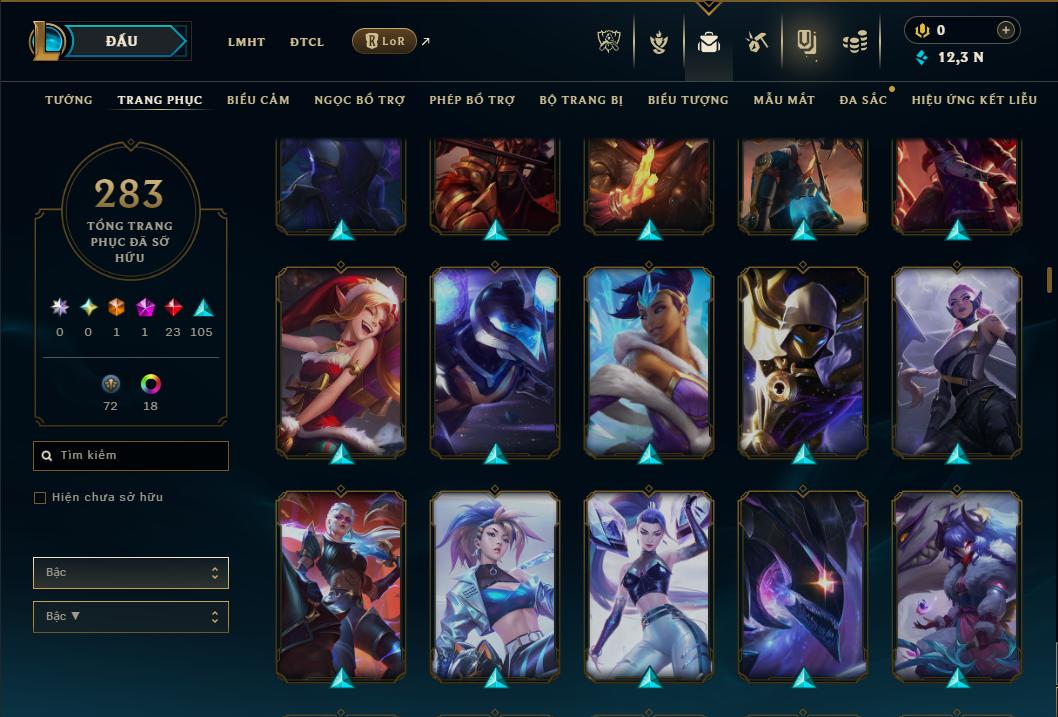Open the LoR external link
1058x717 pixels.
(x=385, y=41)
